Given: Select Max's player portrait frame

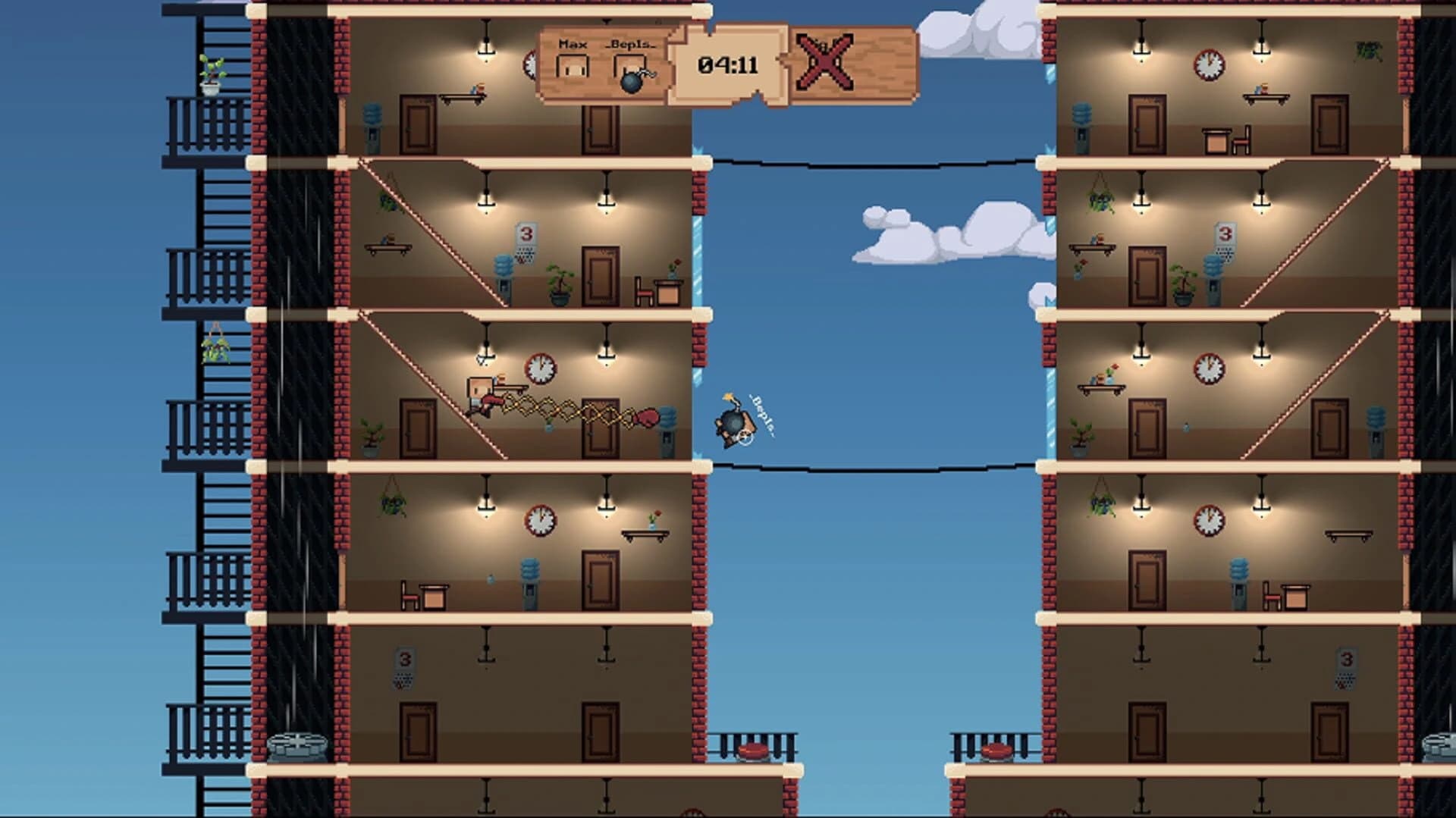Looking at the screenshot, I should pos(573,67).
